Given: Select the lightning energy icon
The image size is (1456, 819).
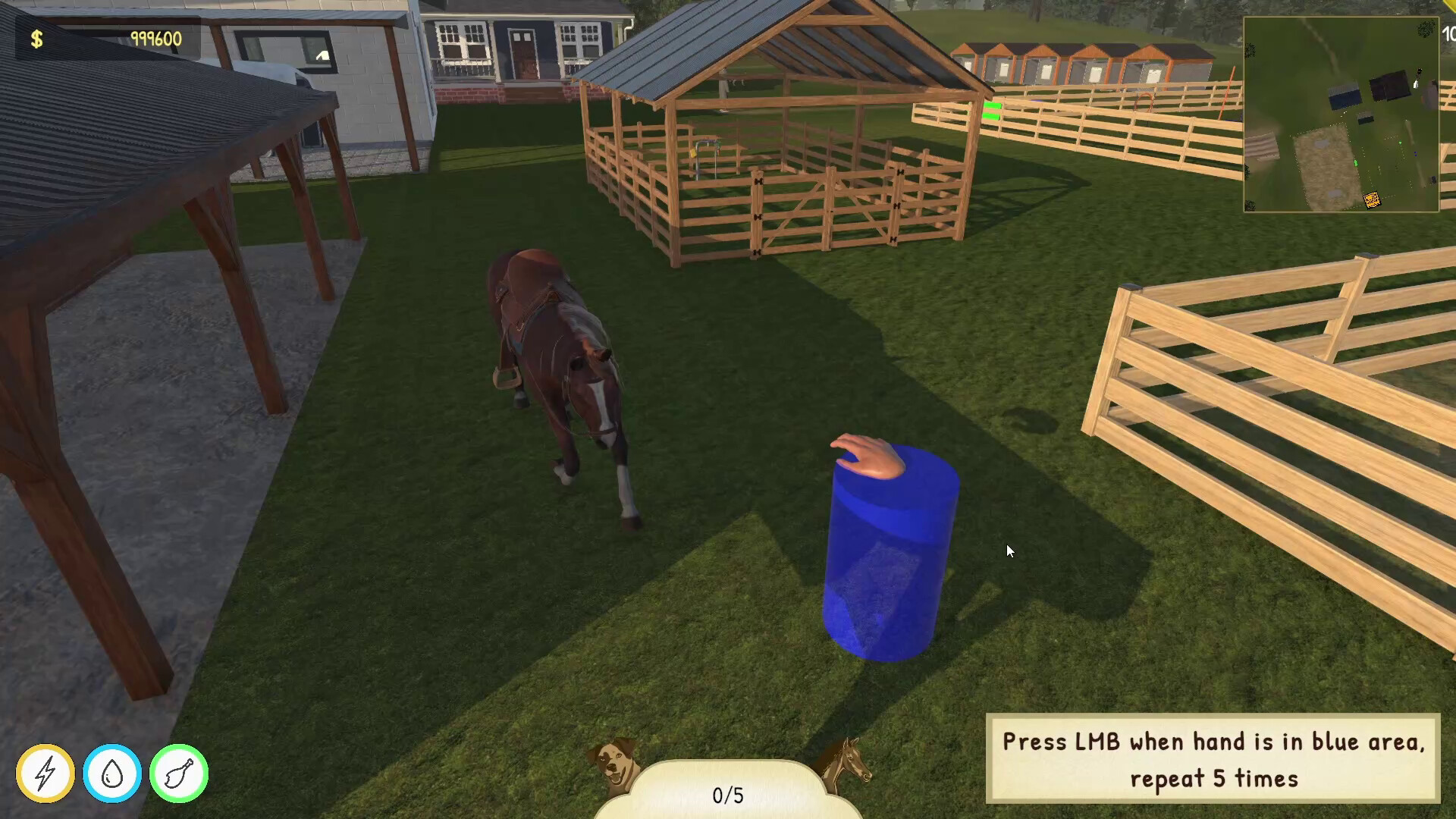Looking at the screenshot, I should 45,773.
